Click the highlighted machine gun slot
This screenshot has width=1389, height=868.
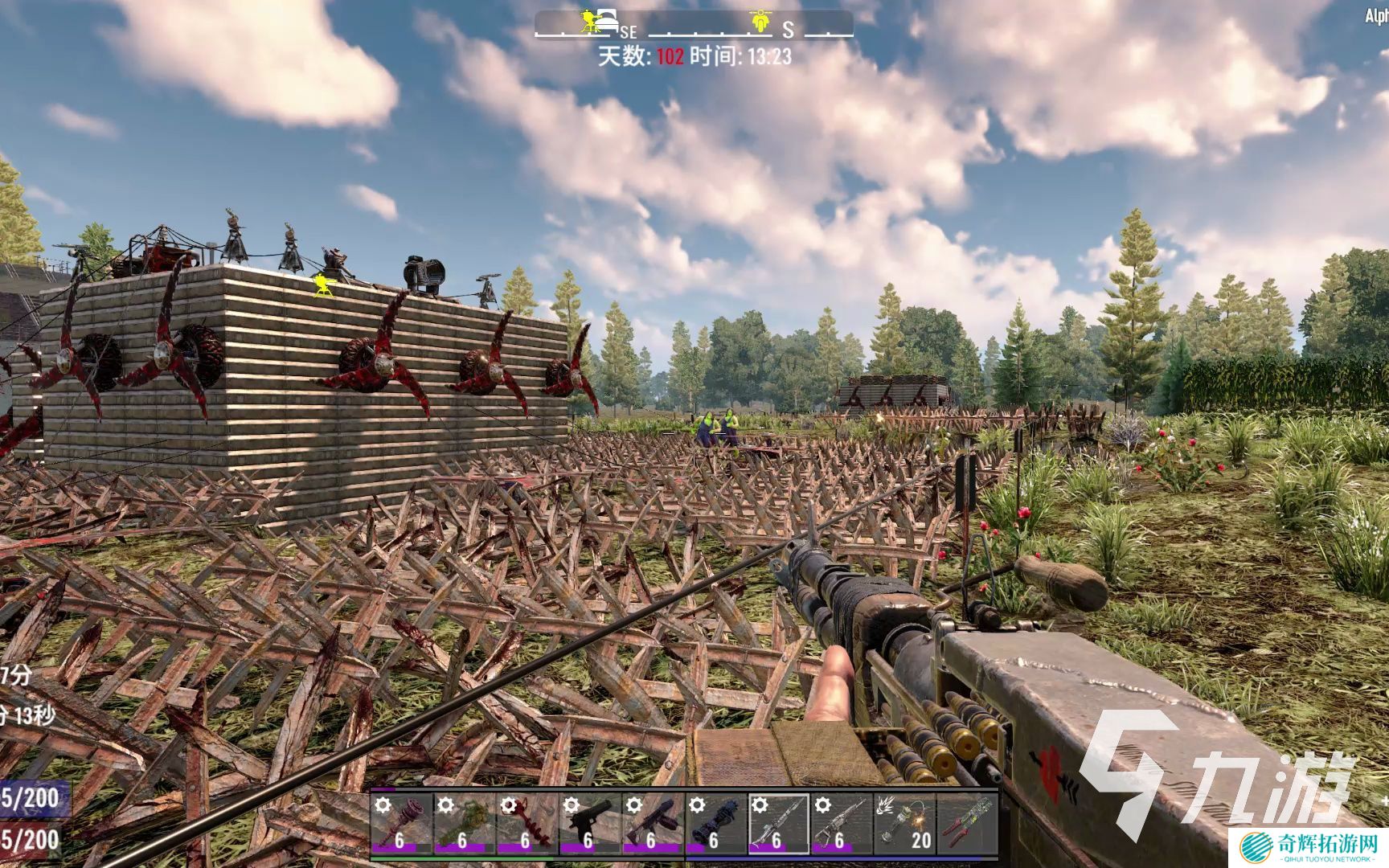pyautogui.click(x=778, y=823)
